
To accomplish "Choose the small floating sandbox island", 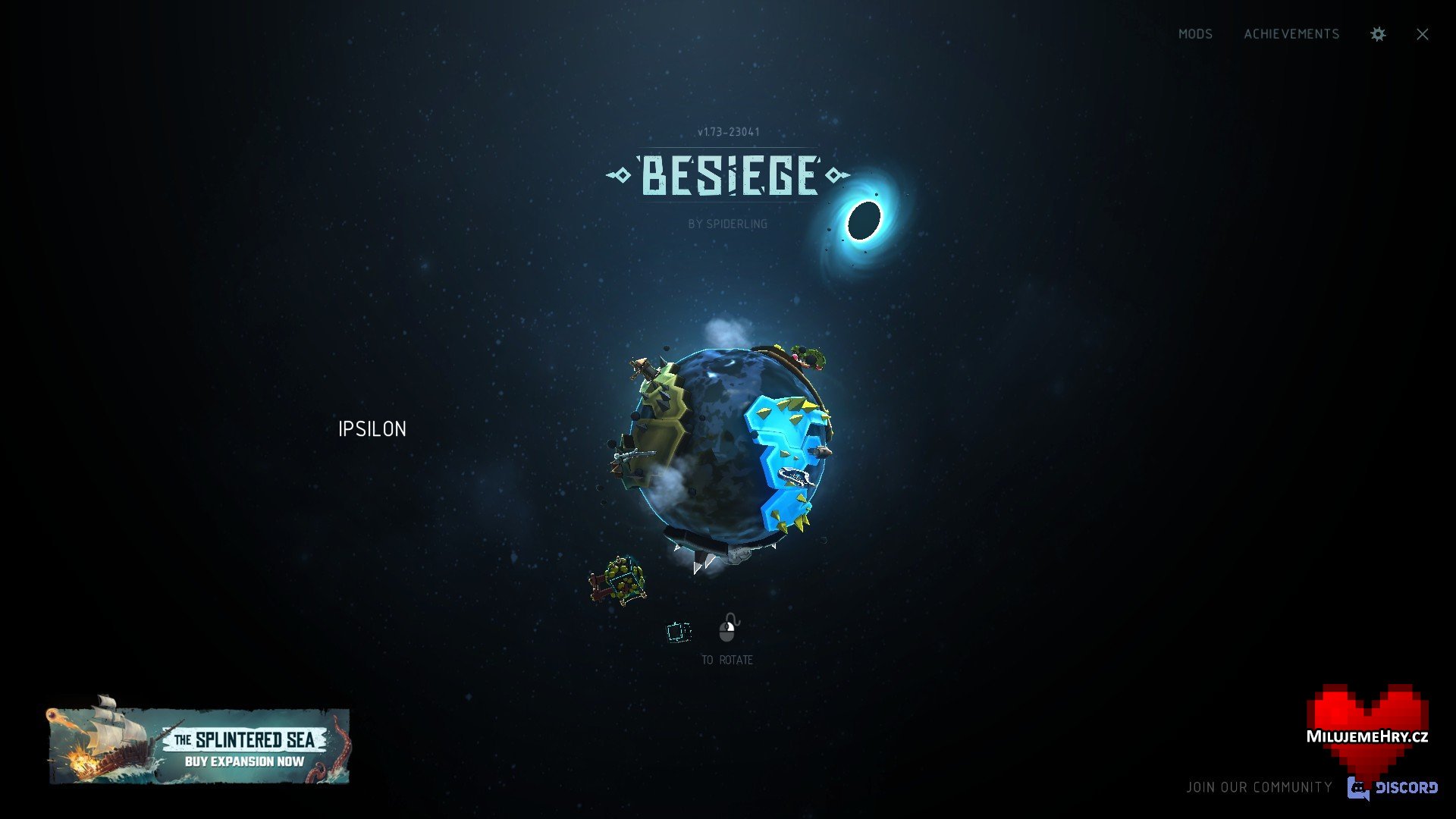I will (x=619, y=581).
